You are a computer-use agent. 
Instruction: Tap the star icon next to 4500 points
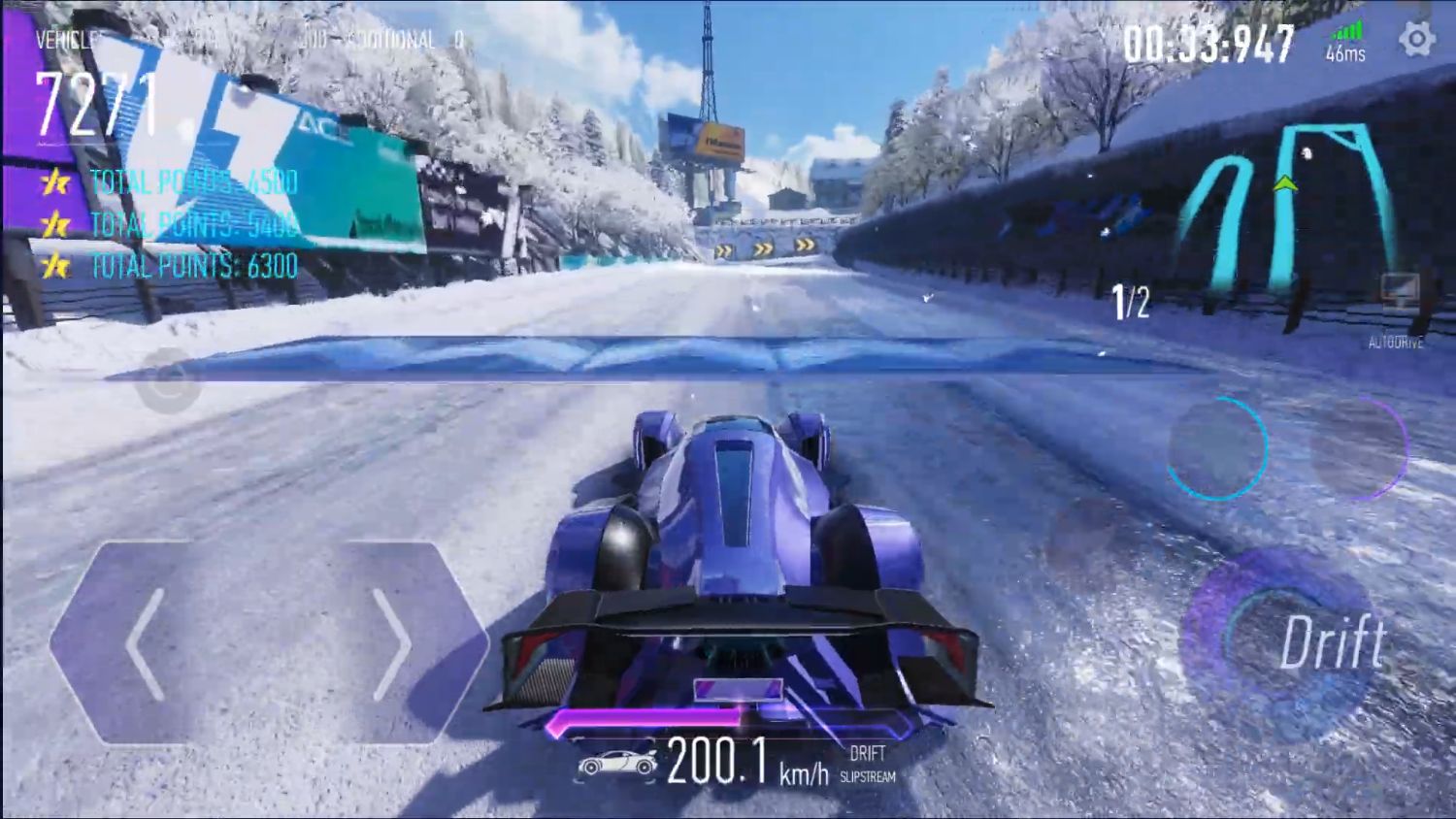(54, 181)
